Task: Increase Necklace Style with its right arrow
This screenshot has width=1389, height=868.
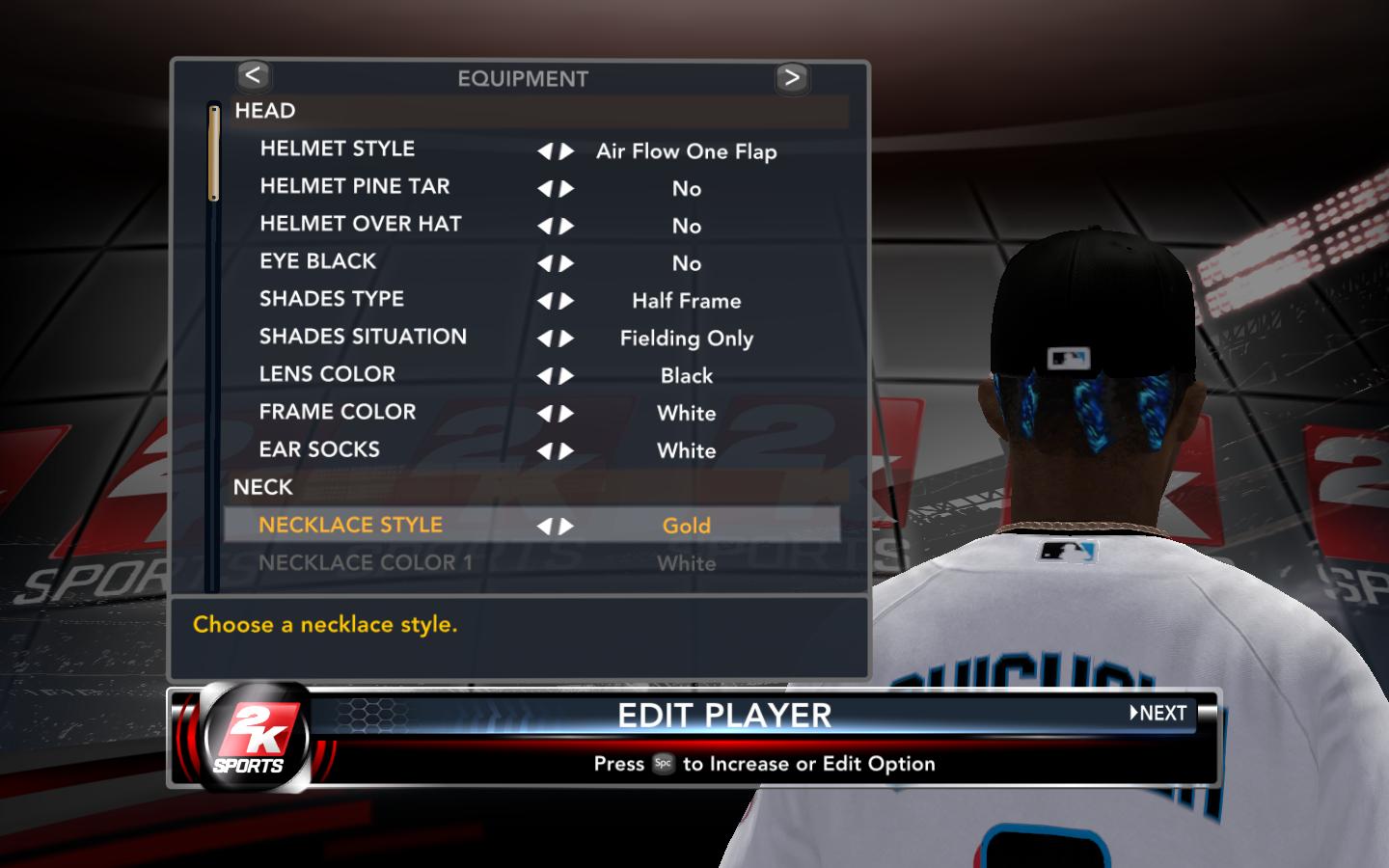Action: pyautogui.click(x=567, y=527)
